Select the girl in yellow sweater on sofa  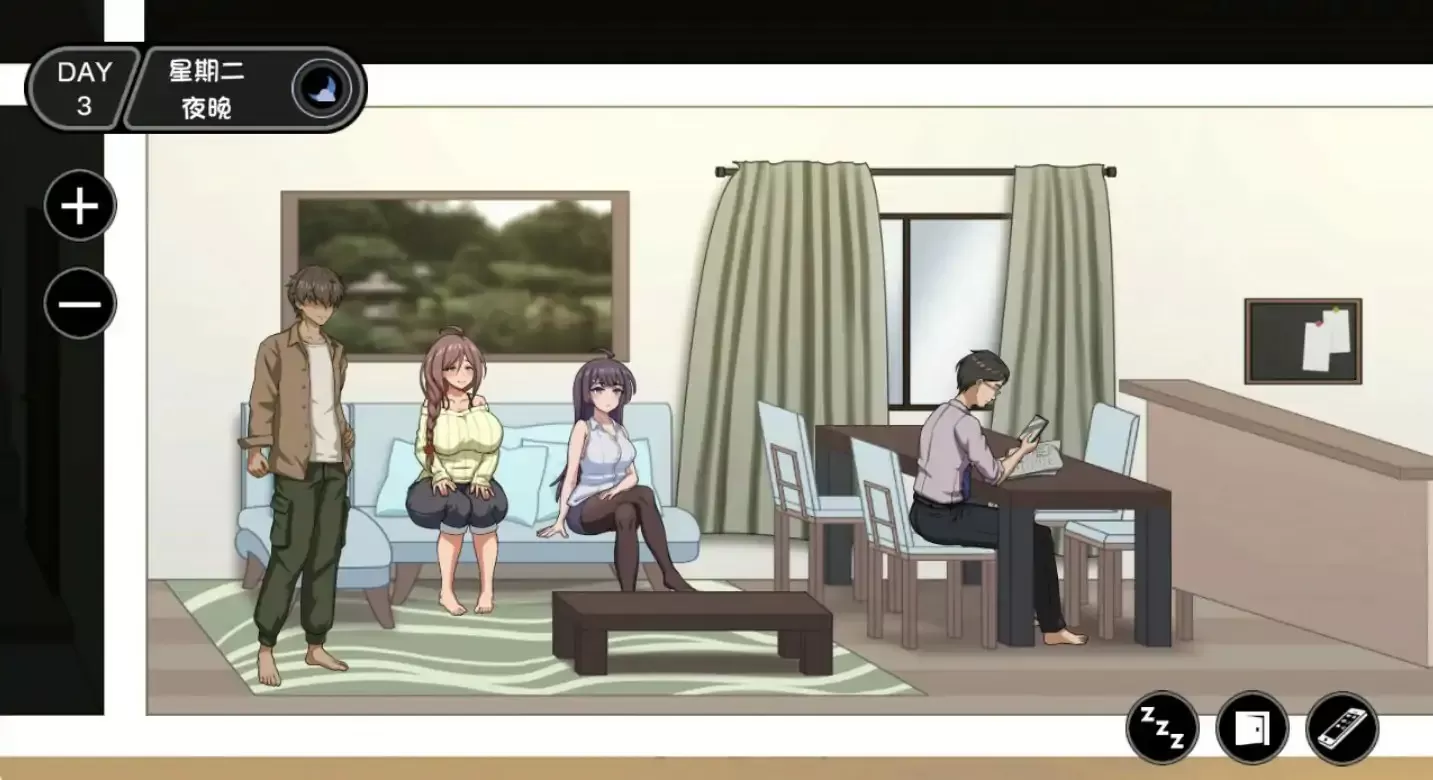460,440
